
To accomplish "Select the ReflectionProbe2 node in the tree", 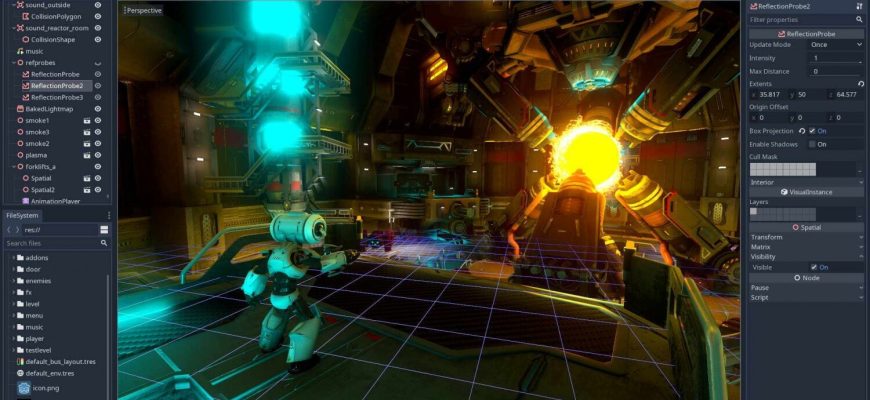I will [57, 86].
